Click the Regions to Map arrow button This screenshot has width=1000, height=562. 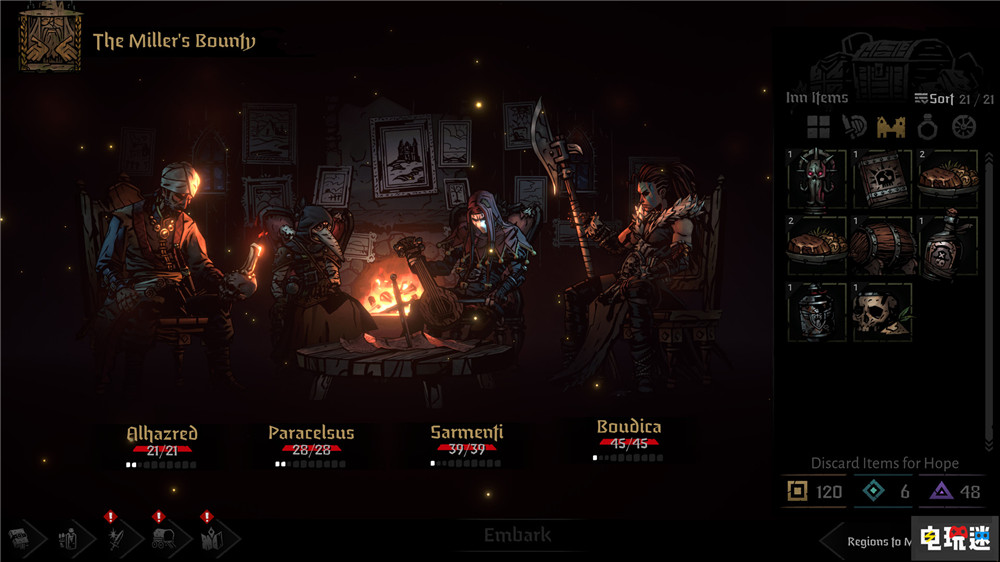834,541
